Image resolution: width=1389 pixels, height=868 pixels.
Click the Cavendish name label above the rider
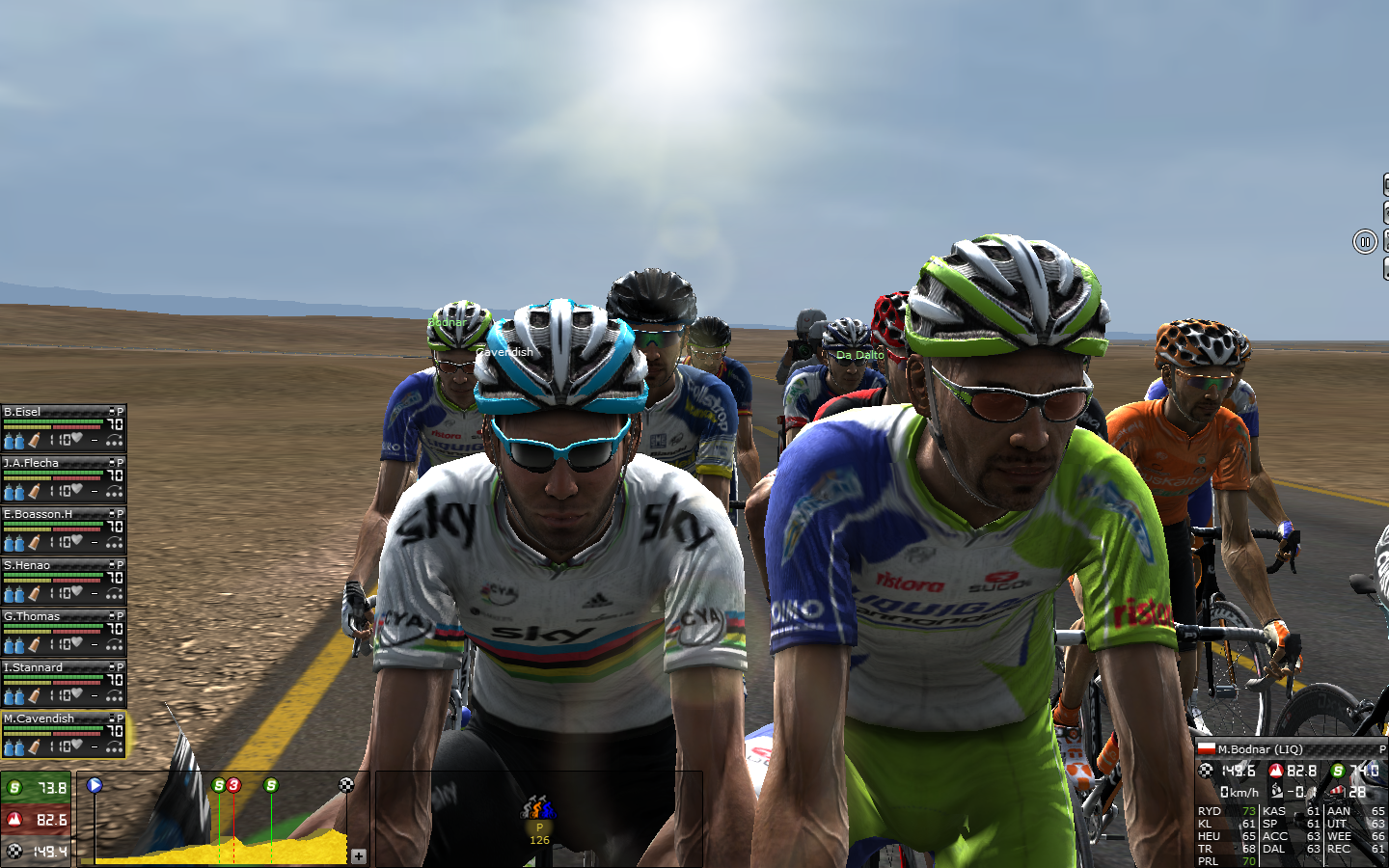pos(504,352)
